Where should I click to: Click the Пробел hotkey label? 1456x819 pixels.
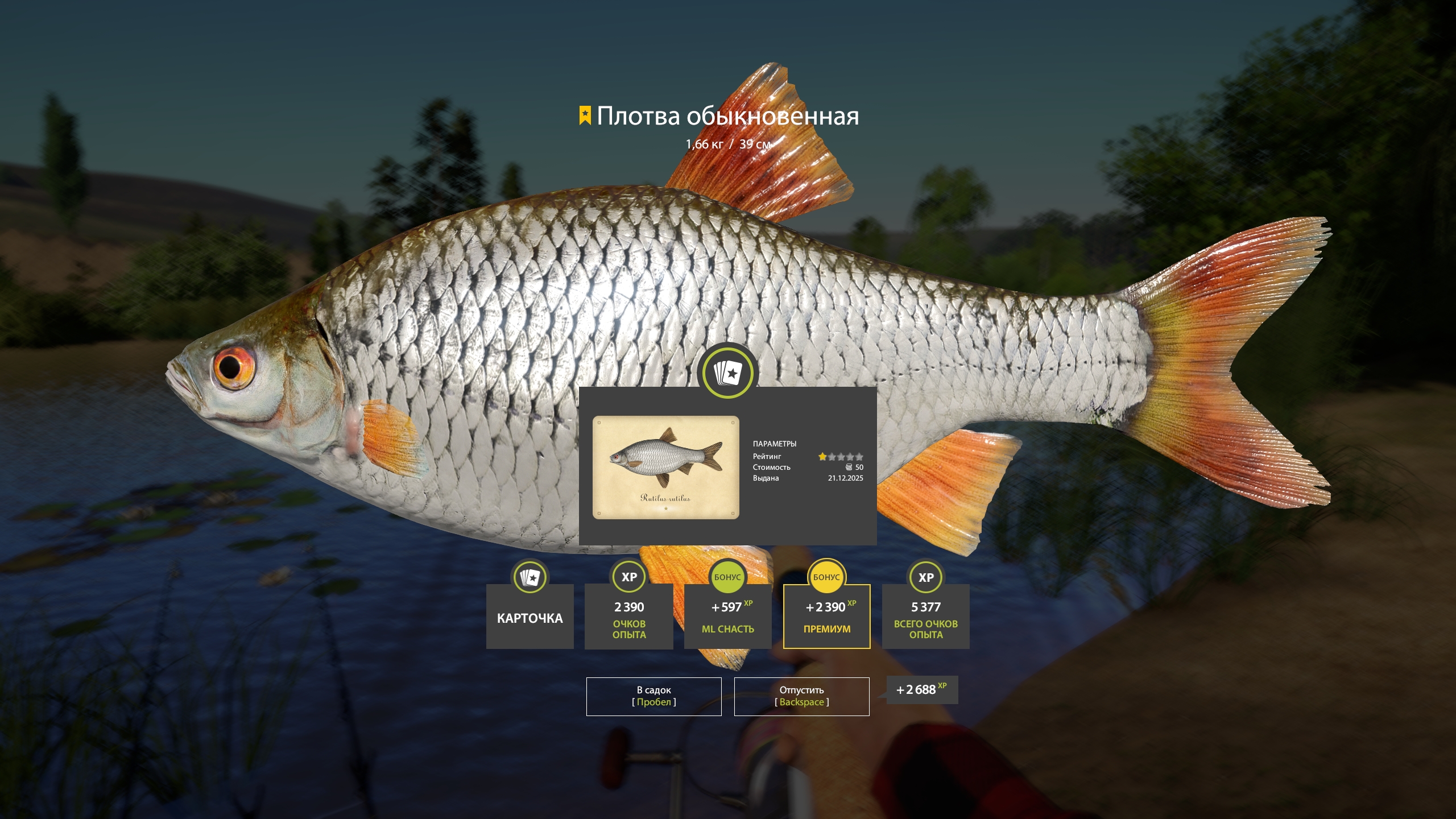pos(653,702)
